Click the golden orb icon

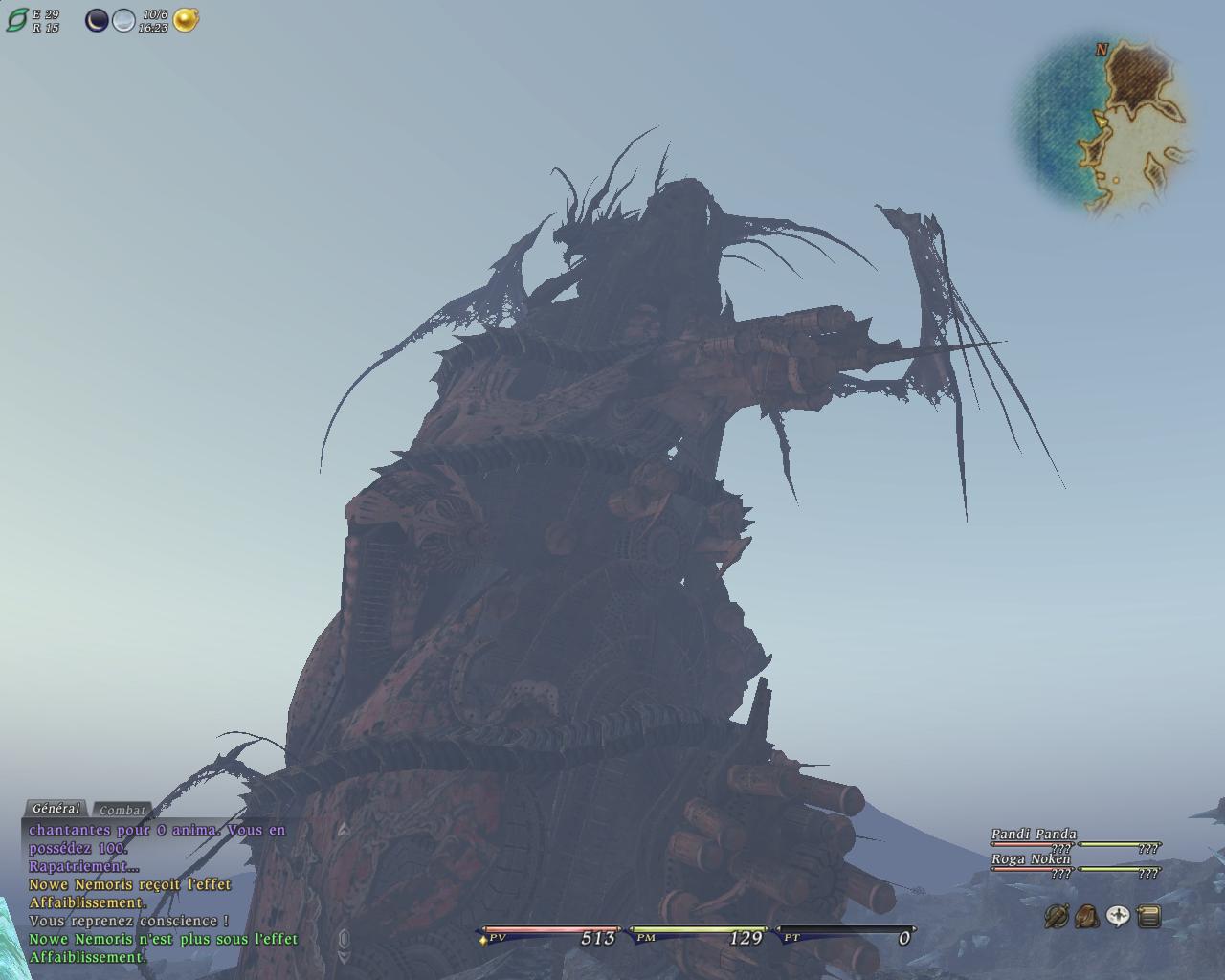[186, 20]
